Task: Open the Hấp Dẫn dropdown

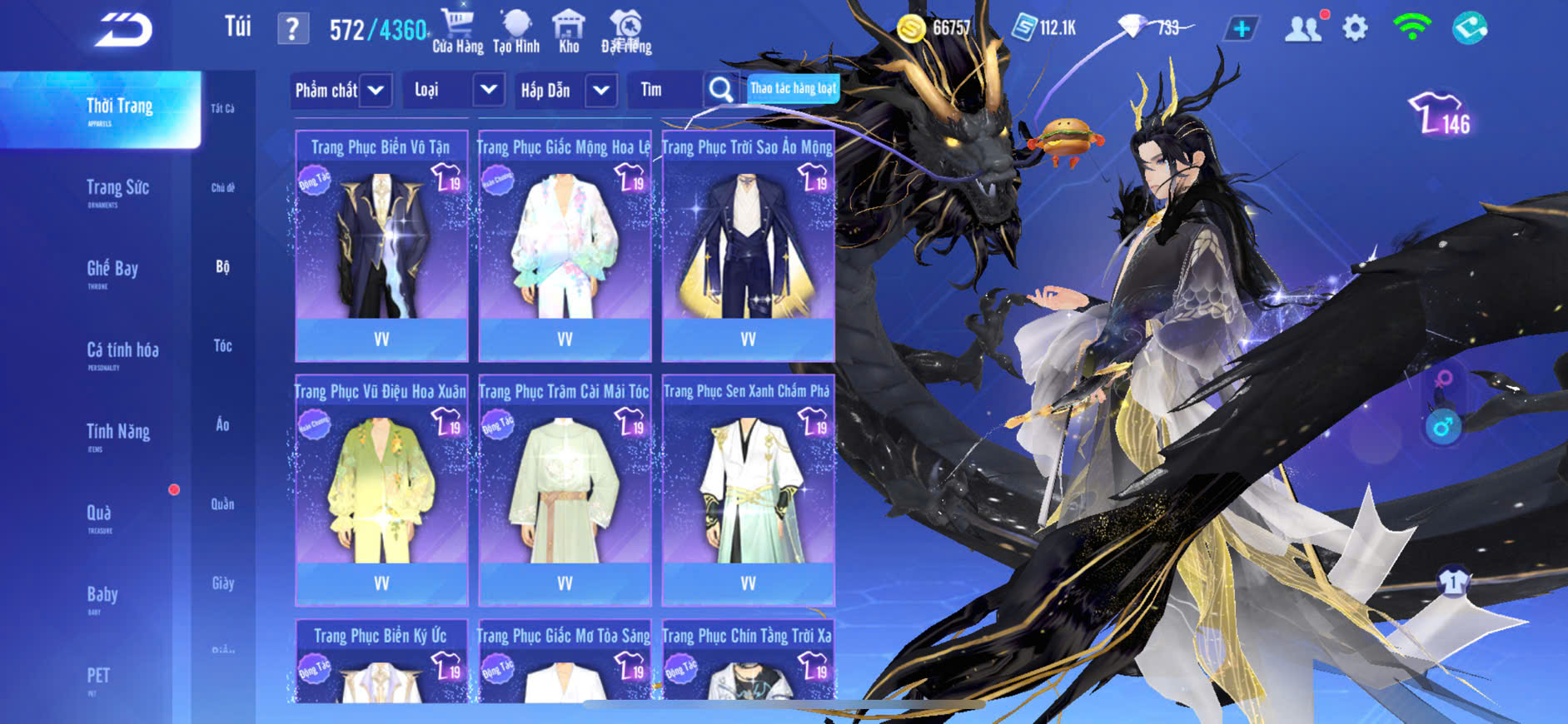Action: (566, 90)
